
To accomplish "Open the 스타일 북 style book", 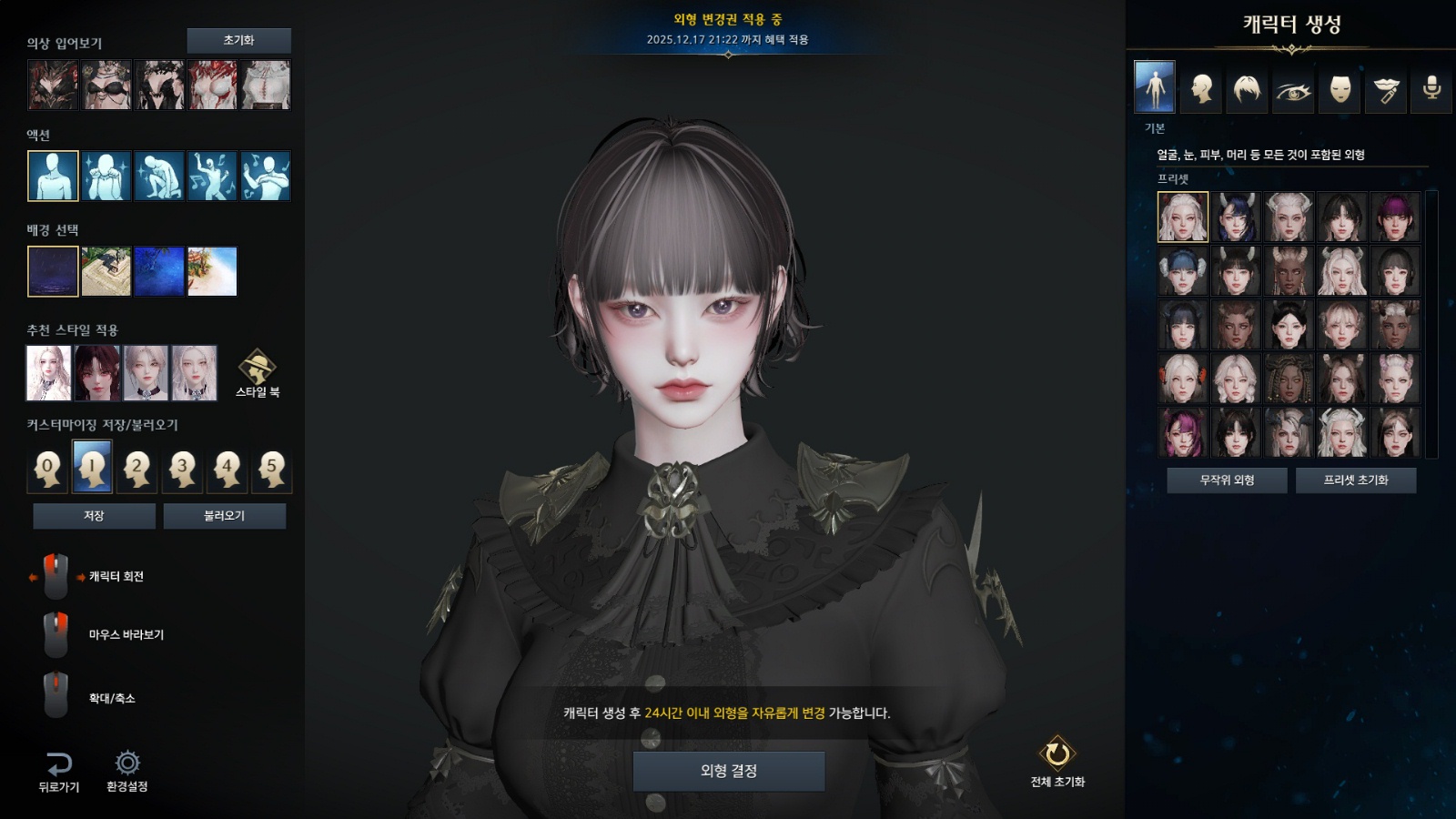I will [x=258, y=373].
